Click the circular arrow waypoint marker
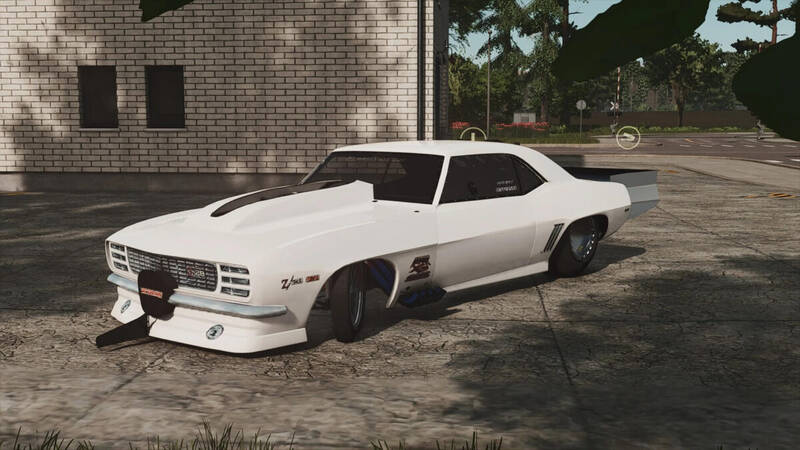The image size is (800, 450). pos(627,138)
